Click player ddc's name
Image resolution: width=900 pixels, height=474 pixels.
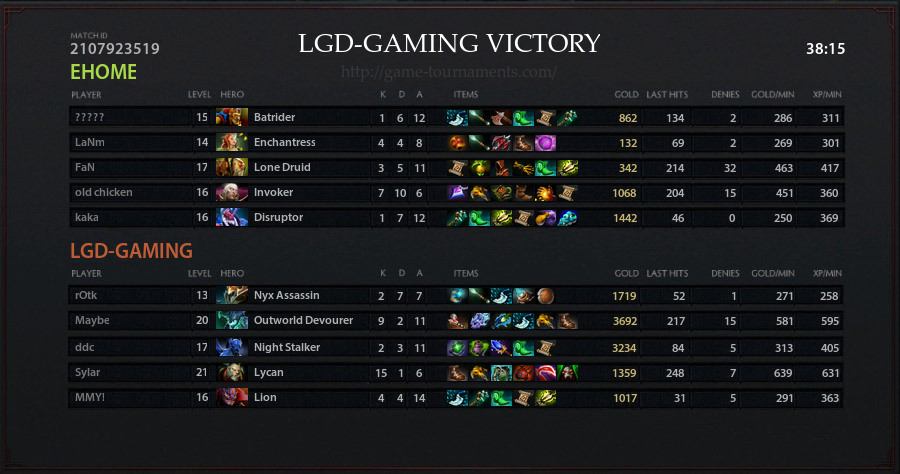84,346
